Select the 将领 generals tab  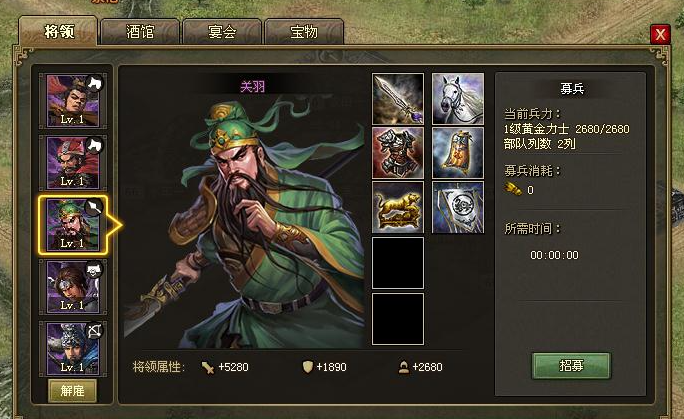57,31
